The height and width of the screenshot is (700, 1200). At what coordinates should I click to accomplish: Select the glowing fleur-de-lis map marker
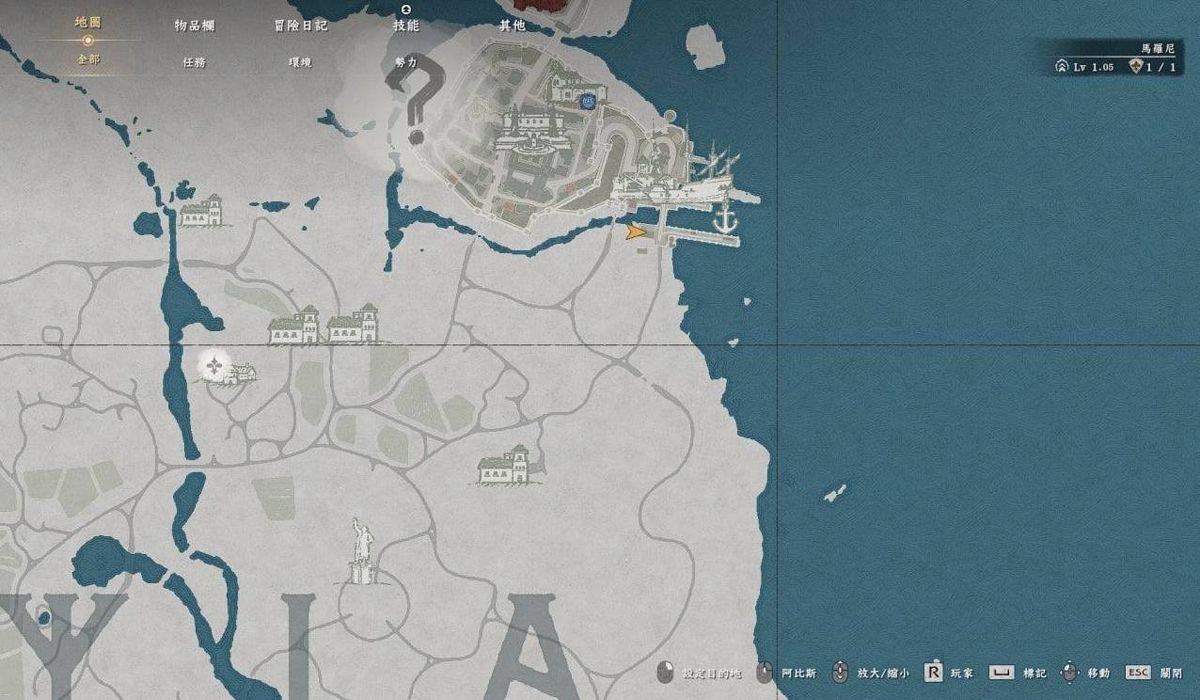tap(214, 367)
